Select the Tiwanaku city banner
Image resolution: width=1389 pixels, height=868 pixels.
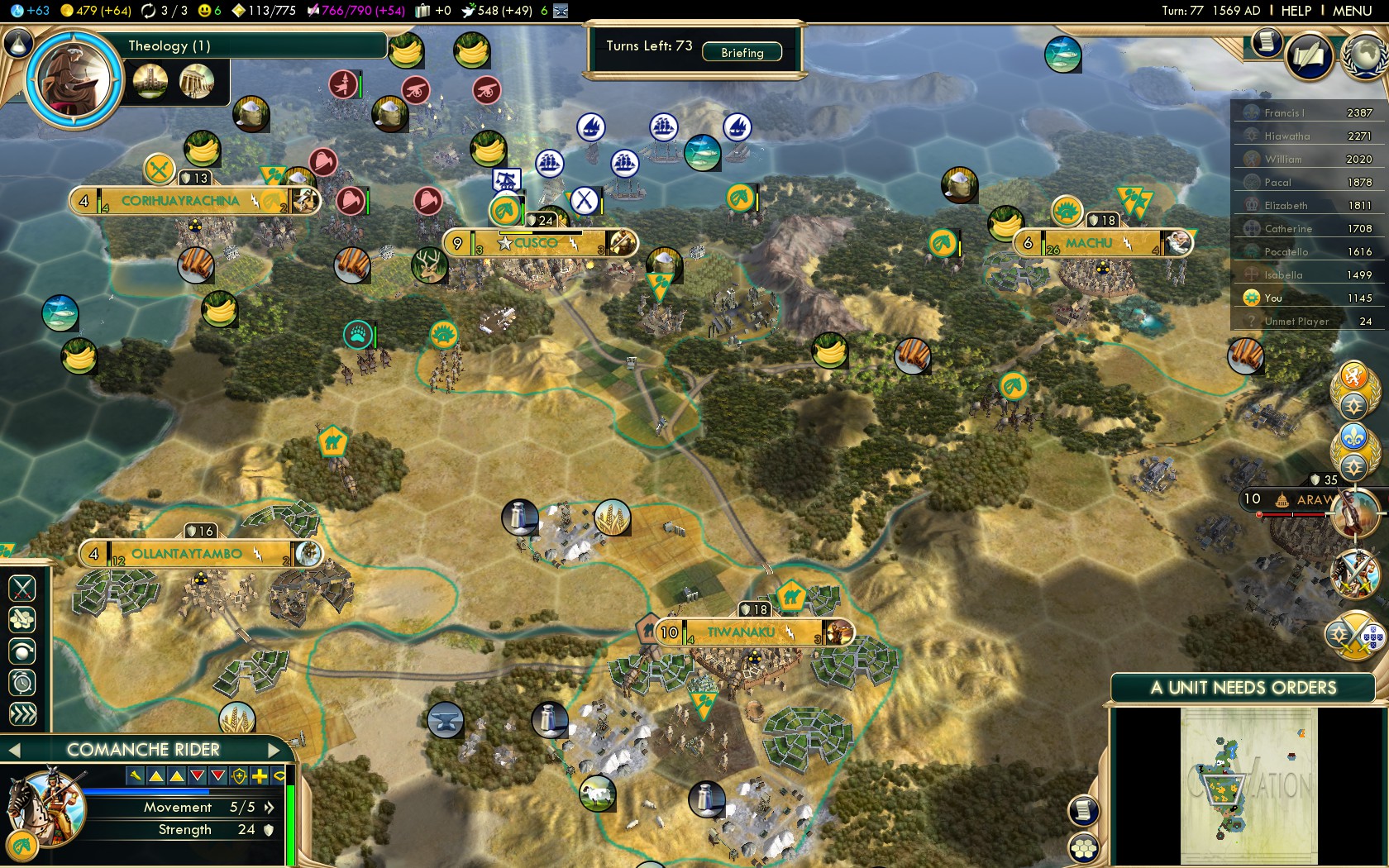click(x=741, y=632)
